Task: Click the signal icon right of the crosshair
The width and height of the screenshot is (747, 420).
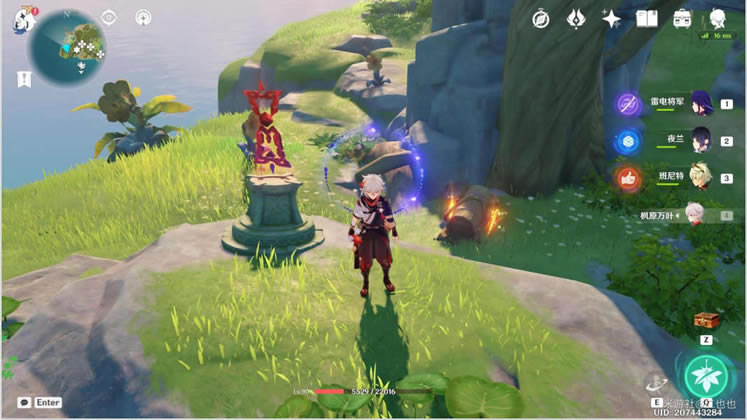Action: [143, 17]
